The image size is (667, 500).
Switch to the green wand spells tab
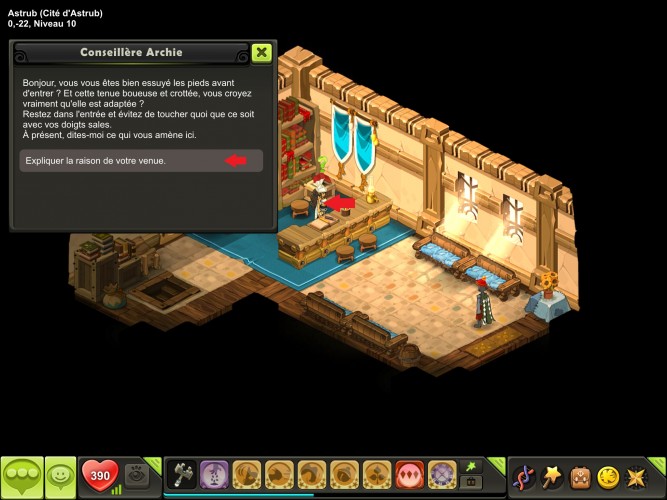[470, 465]
